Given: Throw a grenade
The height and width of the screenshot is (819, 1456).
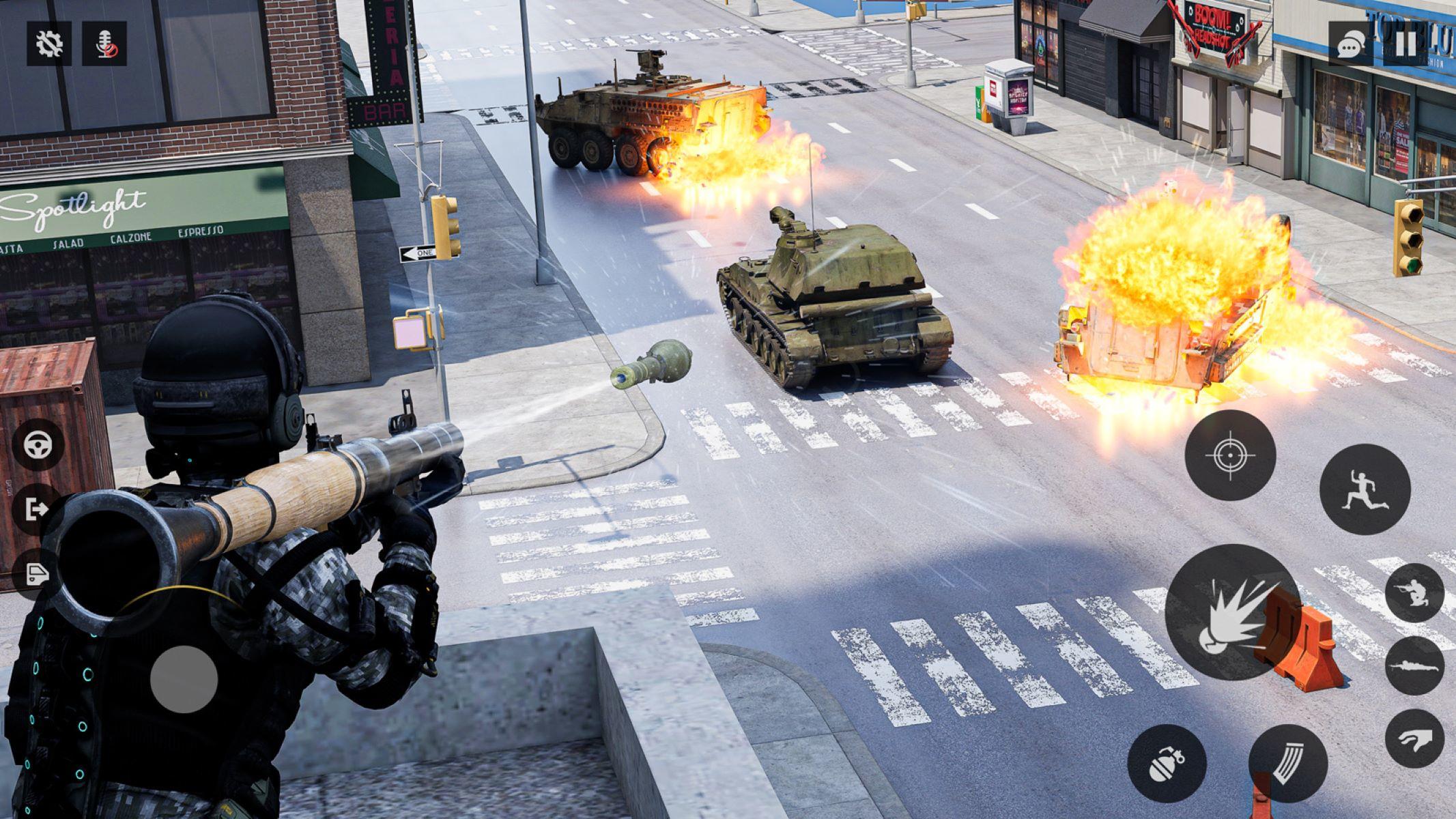Looking at the screenshot, I should tap(1167, 764).
